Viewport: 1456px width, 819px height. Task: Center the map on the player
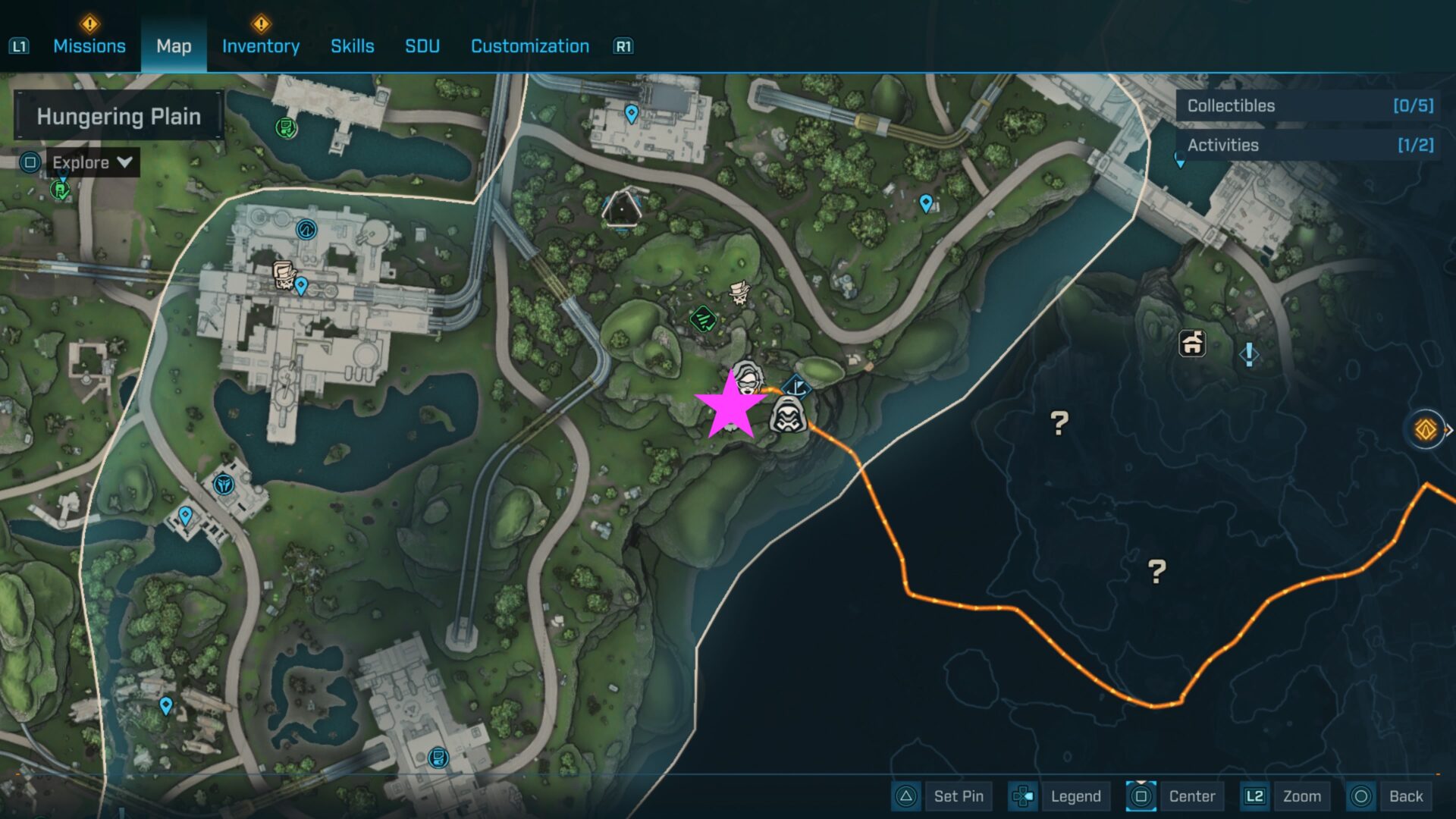(1175, 796)
